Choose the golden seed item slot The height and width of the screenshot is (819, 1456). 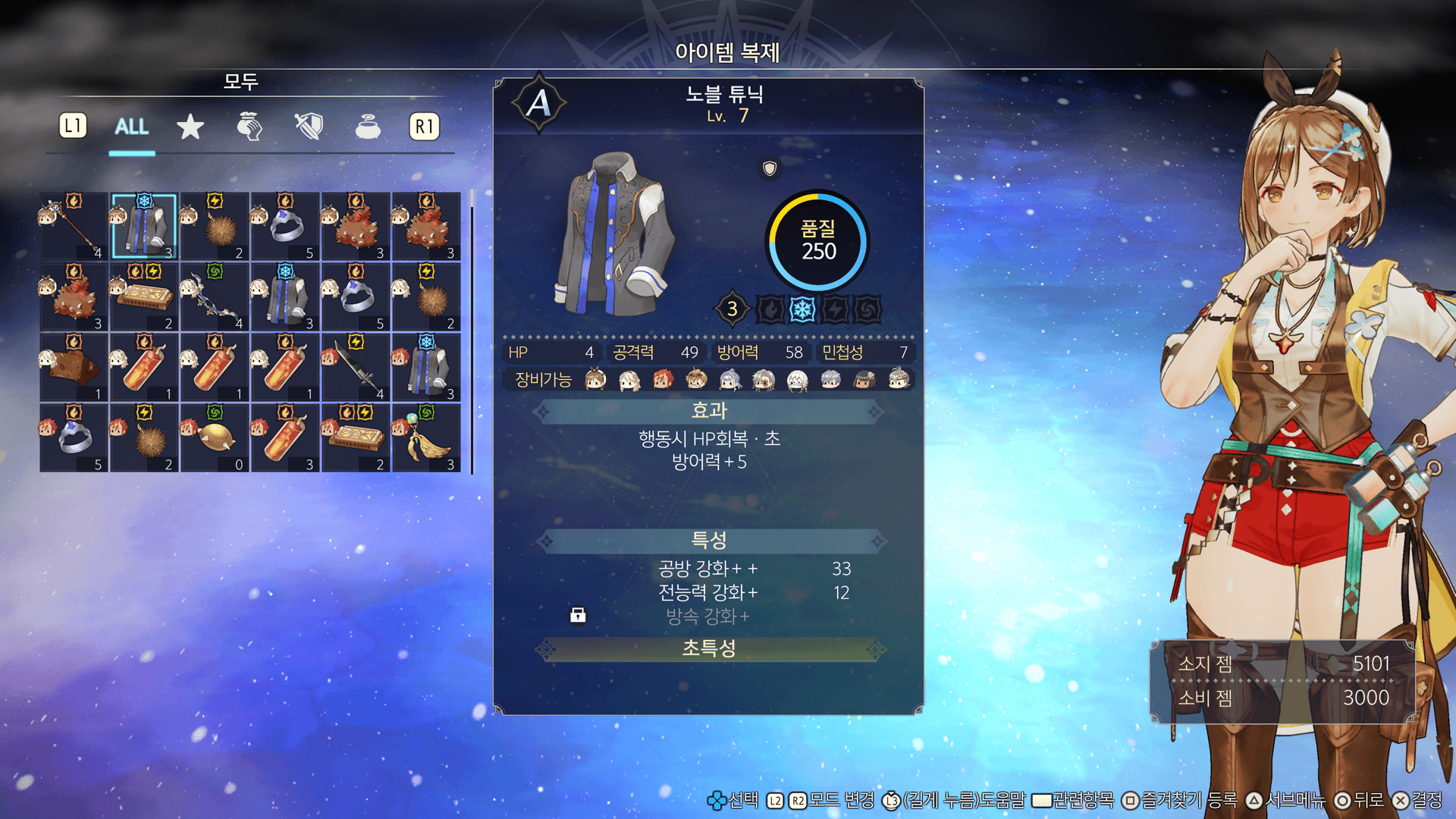[x=215, y=438]
